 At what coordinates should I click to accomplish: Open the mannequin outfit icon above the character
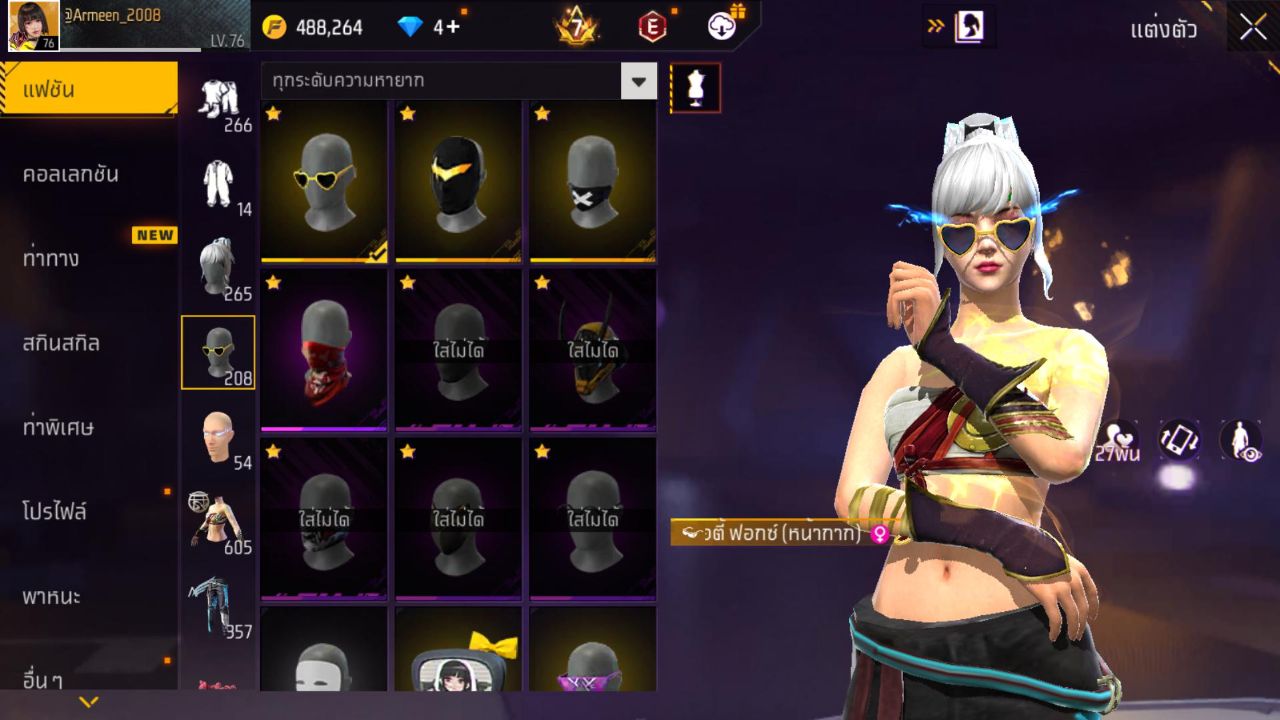[694, 86]
